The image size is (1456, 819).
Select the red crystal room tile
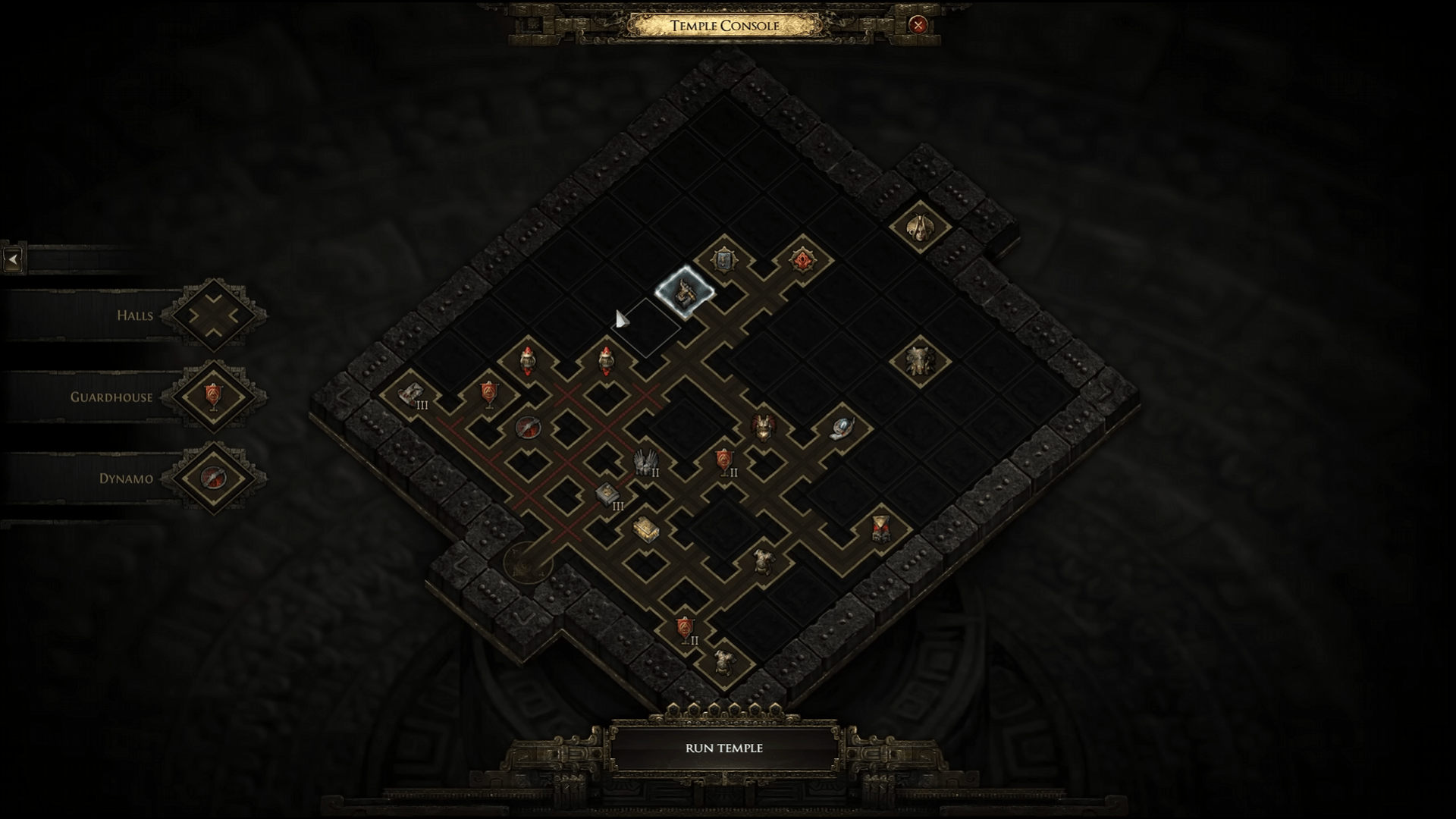[802, 261]
